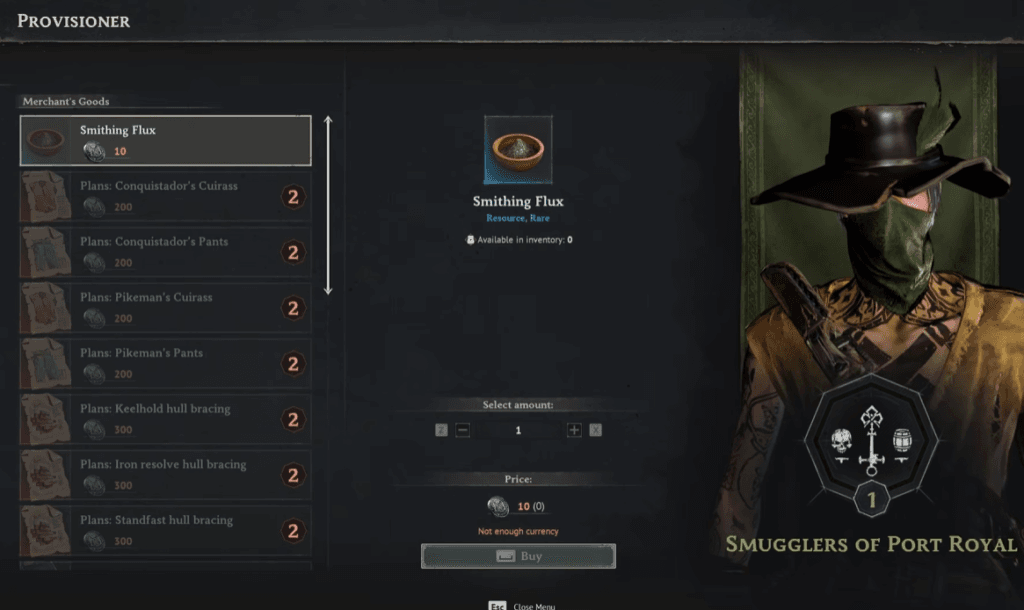The width and height of the screenshot is (1024, 610).
Task: Choose Plans: Keelhold hull bracing
Action: pyautogui.click(x=165, y=419)
